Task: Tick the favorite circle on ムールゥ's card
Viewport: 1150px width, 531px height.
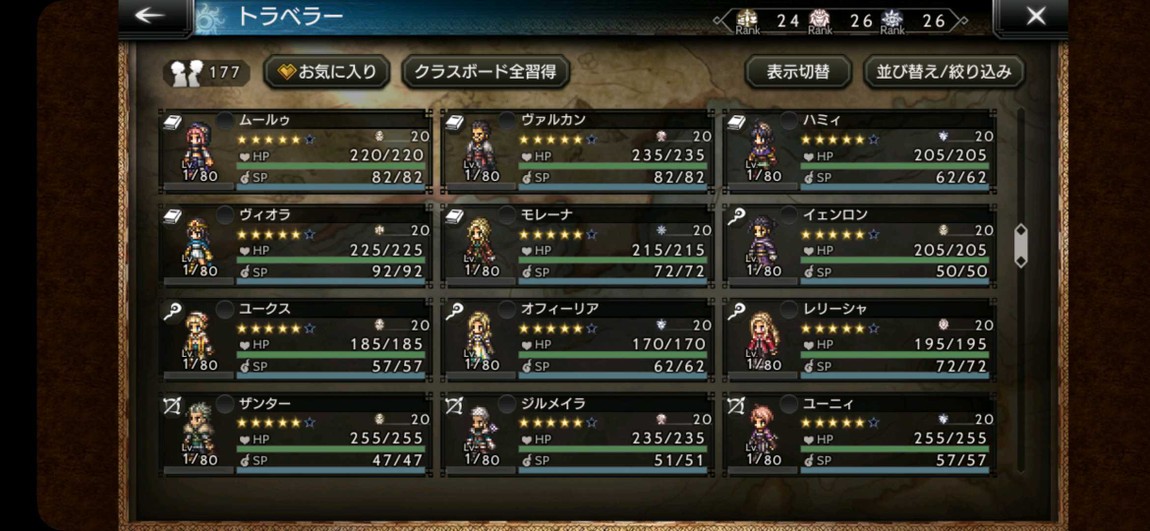Action: pyautogui.click(x=225, y=120)
